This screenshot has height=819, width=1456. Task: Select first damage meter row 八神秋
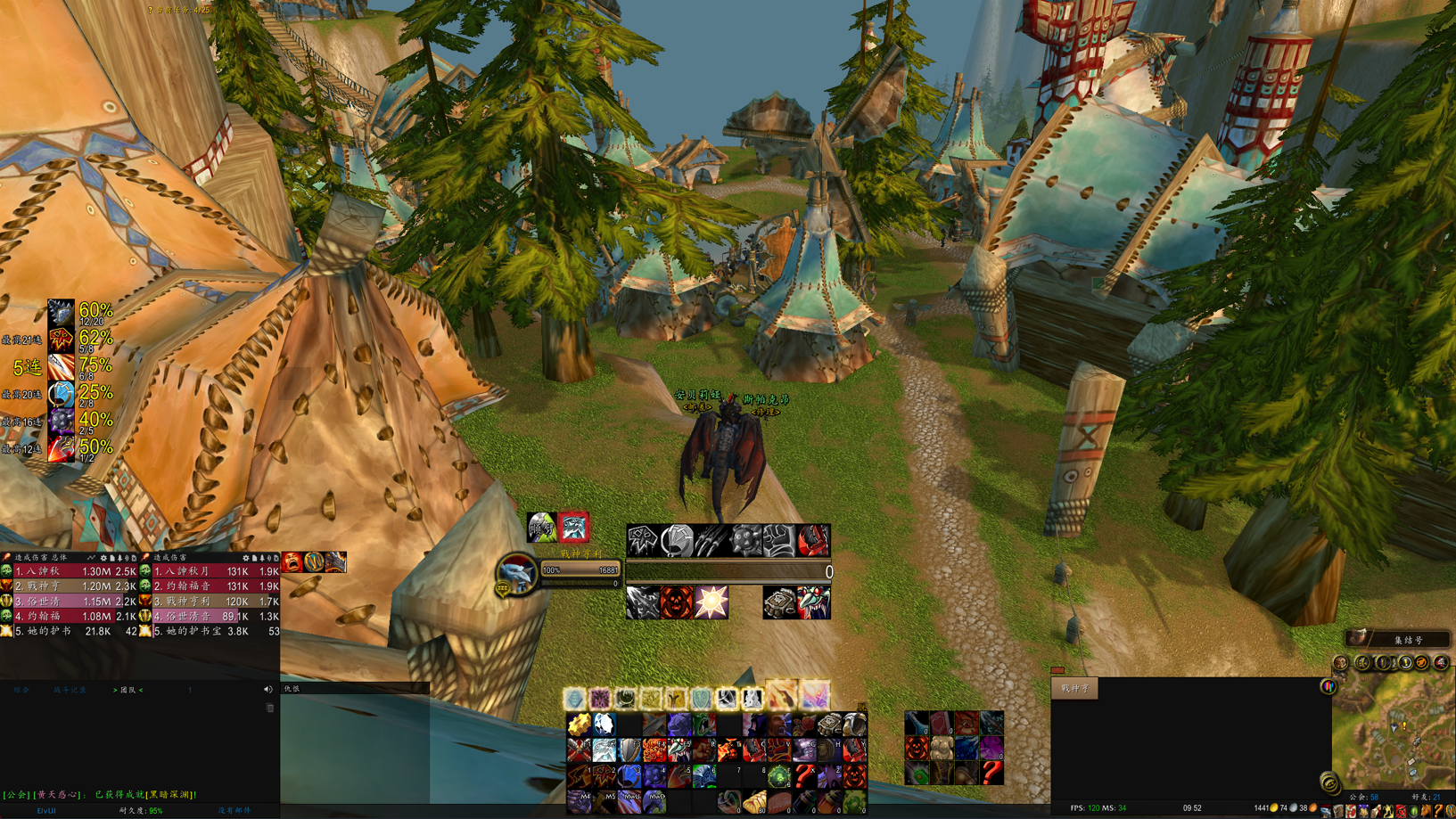[71, 571]
